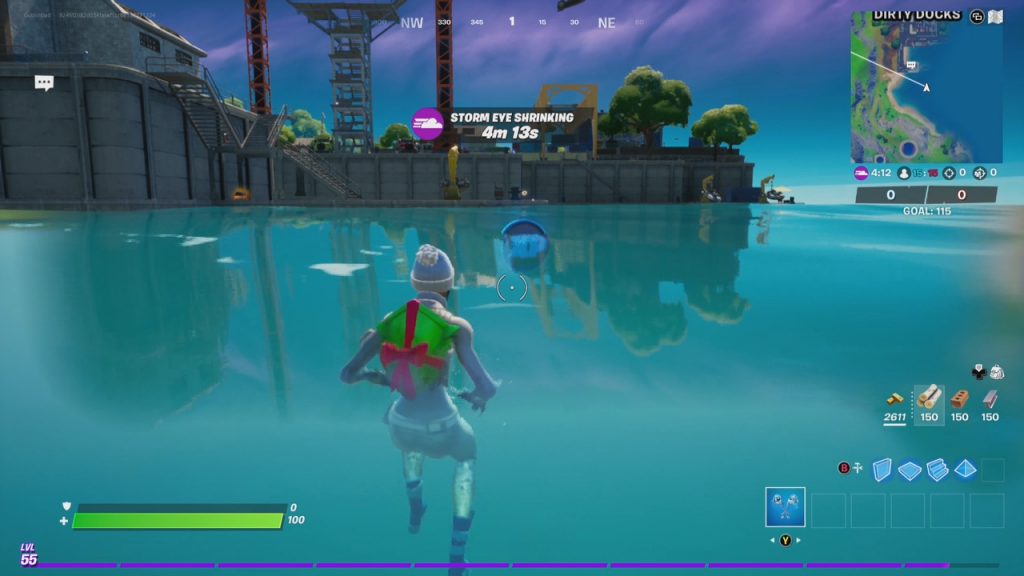Click the speech bubble marker on the minimap
1024x576 pixels.
[911, 65]
